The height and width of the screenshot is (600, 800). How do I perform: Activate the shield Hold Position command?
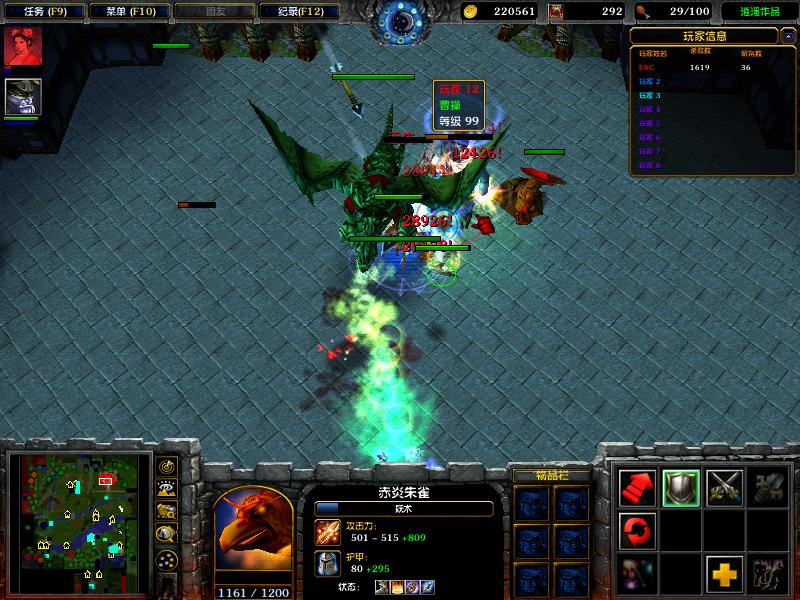click(x=681, y=487)
